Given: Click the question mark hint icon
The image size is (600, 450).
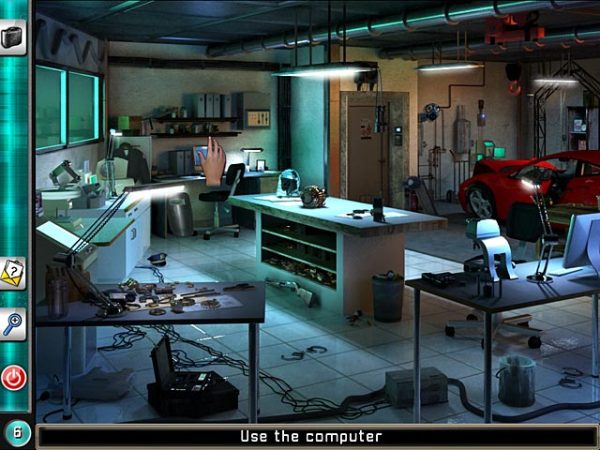Looking at the screenshot, I should coord(13,271).
